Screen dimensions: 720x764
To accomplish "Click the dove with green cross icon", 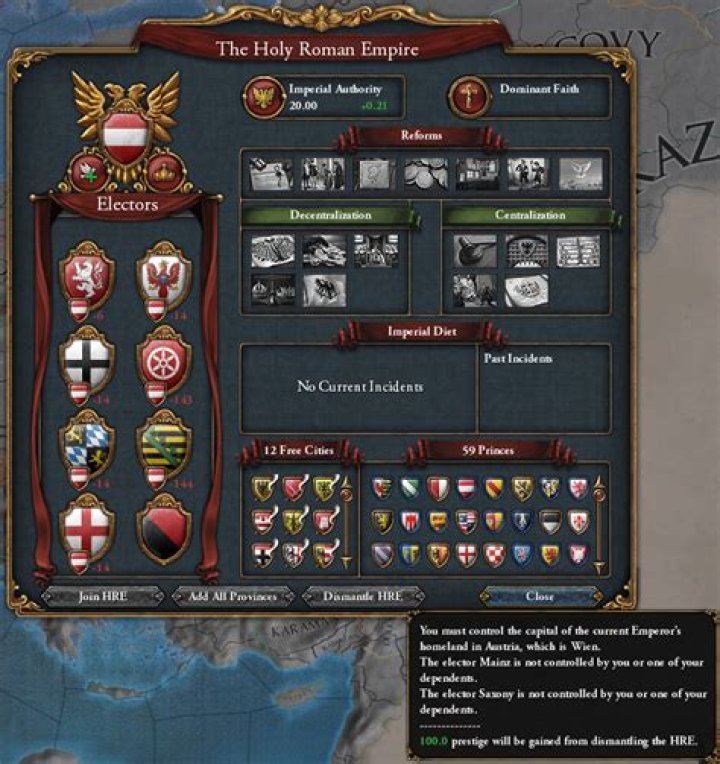I will [90, 172].
